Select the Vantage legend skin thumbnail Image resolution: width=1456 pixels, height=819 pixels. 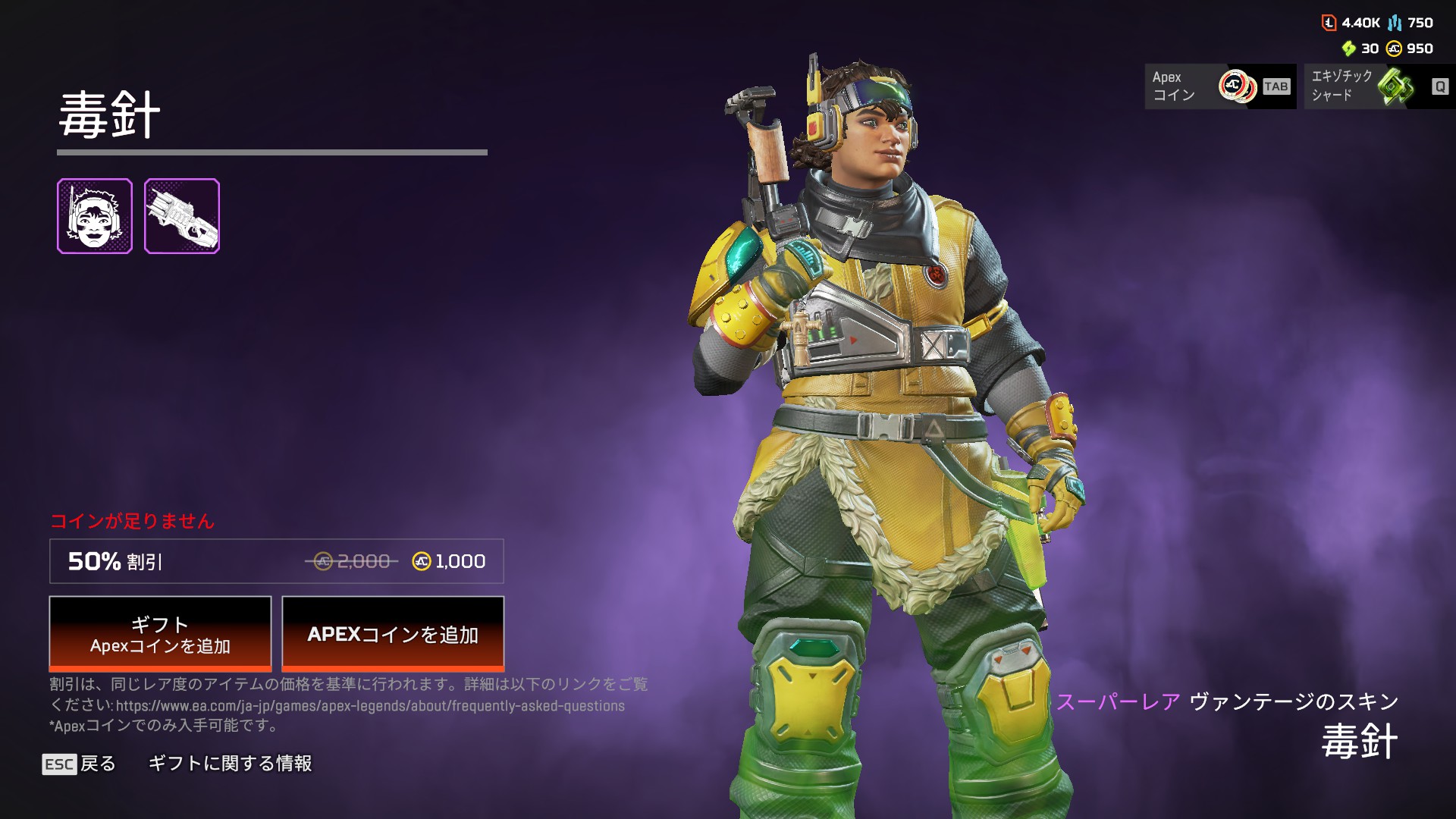pyautogui.click(x=95, y=216)
